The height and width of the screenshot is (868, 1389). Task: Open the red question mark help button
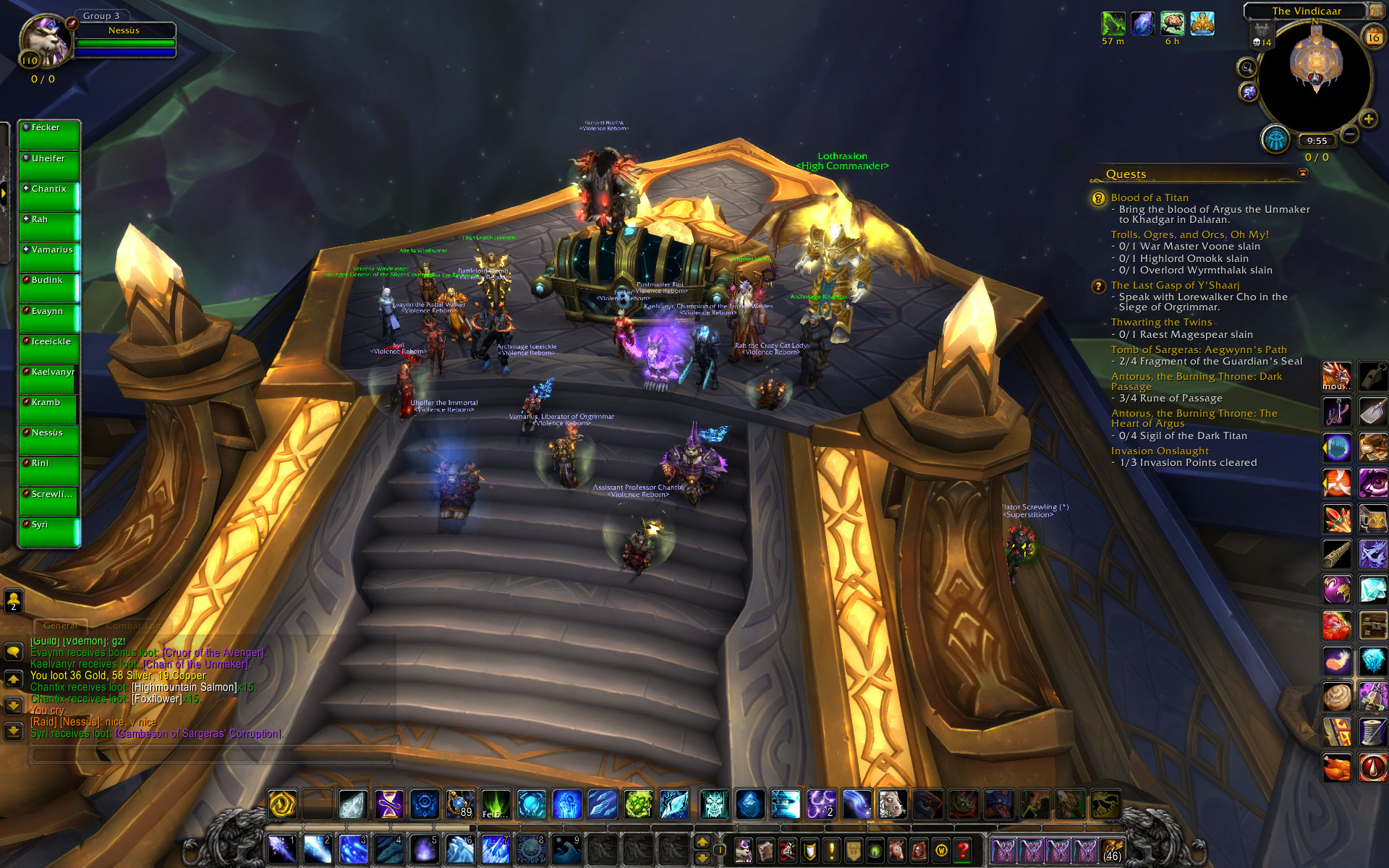[x=963, y=850]
